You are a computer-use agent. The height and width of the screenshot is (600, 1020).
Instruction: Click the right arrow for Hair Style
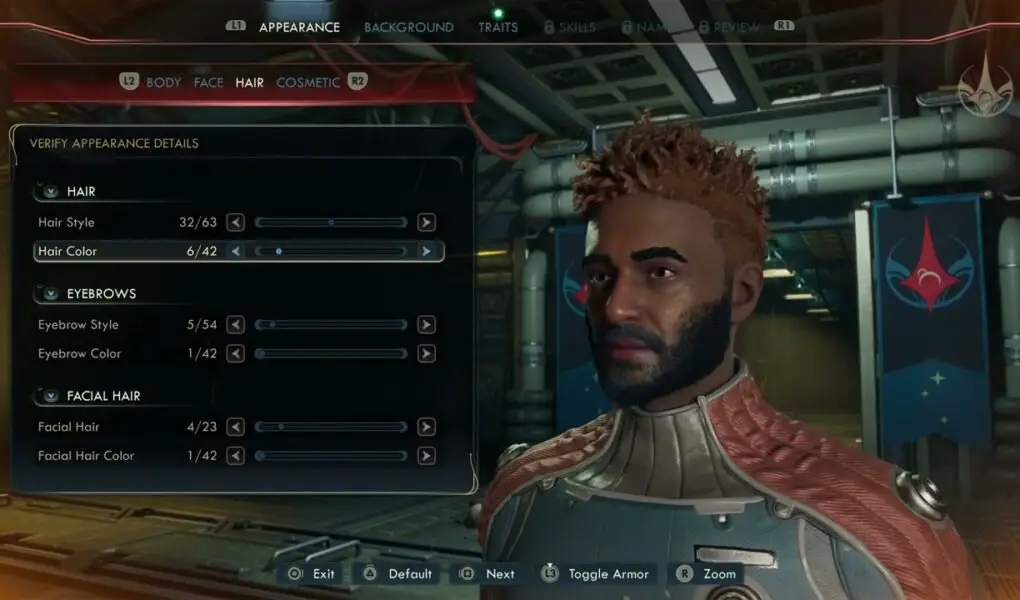pos(426,223)
